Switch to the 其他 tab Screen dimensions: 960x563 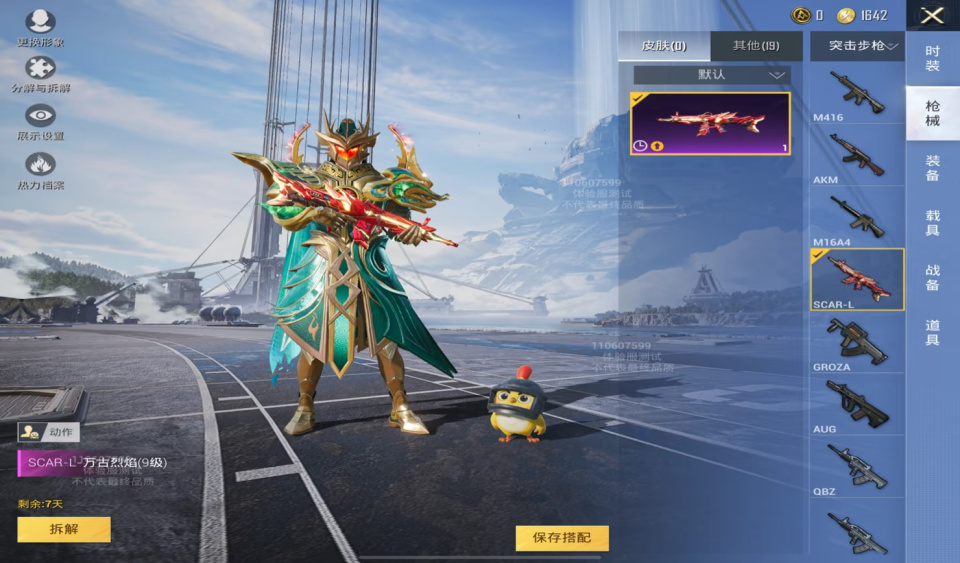756,46
